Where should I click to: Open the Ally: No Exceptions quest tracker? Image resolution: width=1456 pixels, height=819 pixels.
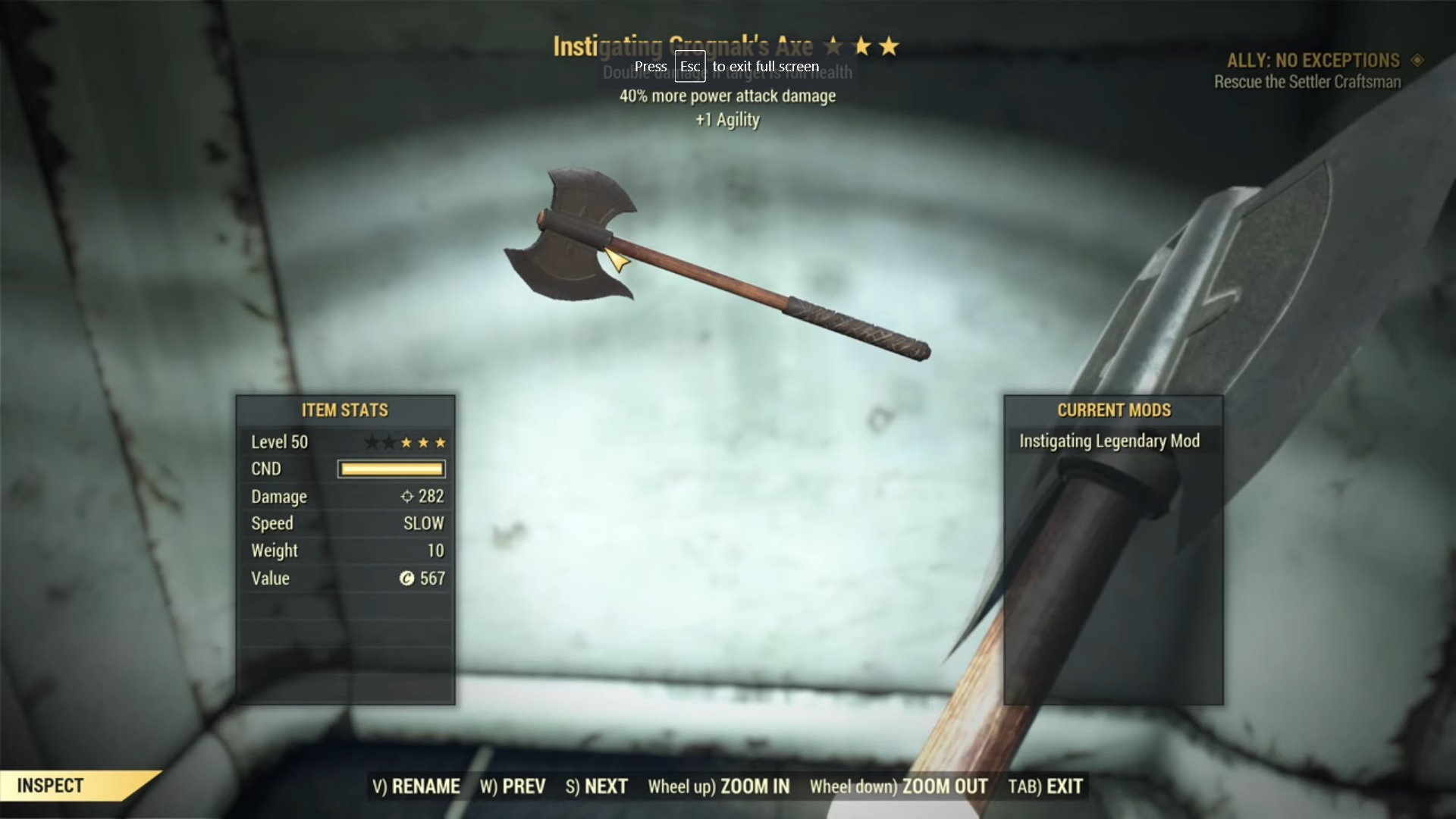pos(1313,61)
